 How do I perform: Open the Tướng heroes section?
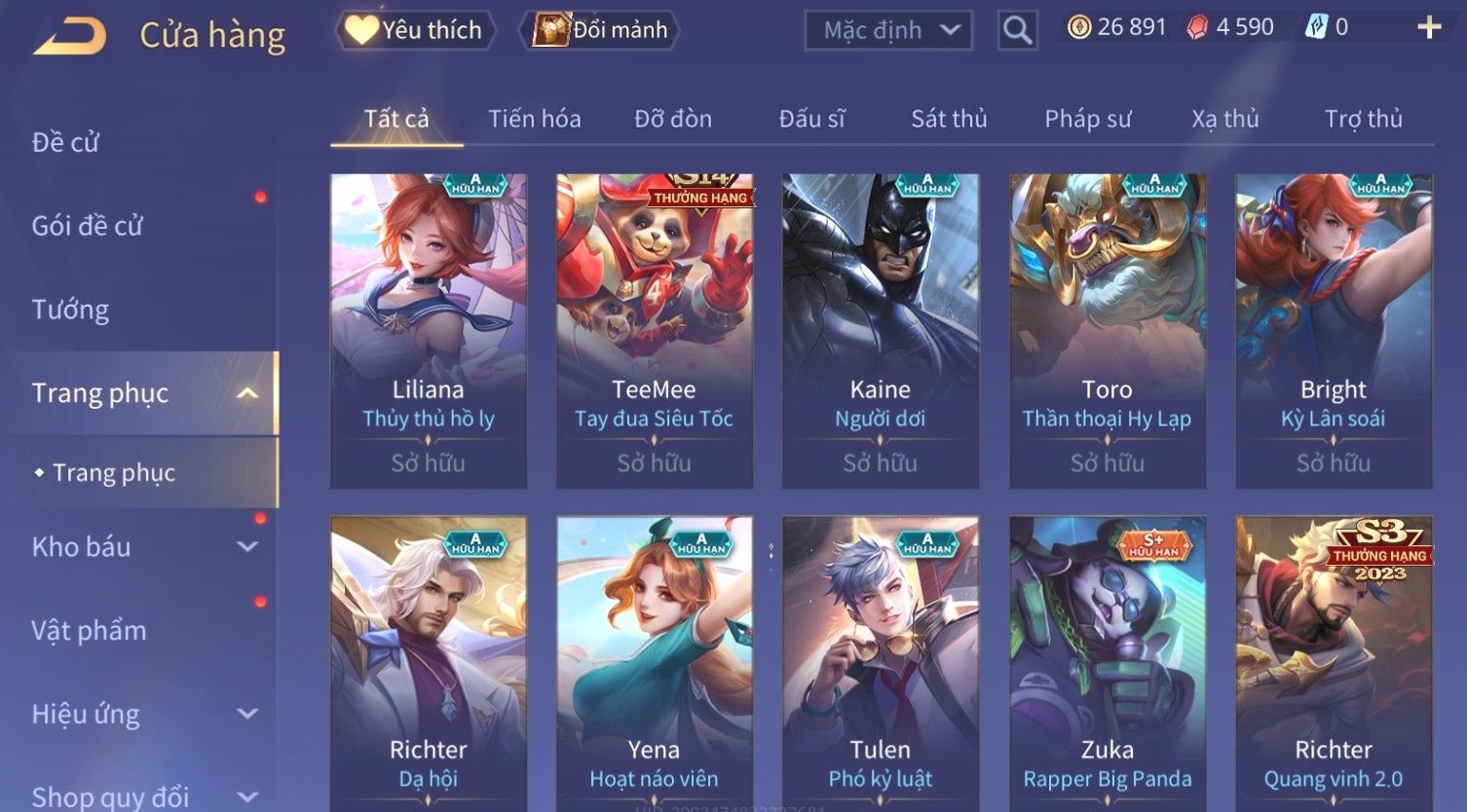(70, 310)
